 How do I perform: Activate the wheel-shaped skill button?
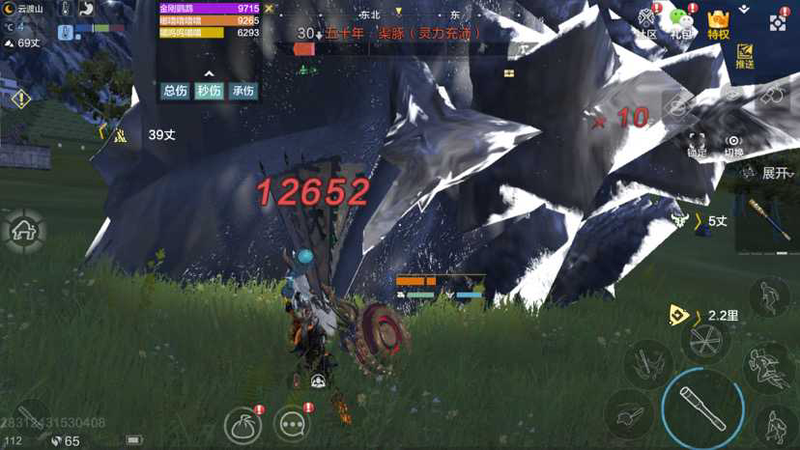[705, 339]
